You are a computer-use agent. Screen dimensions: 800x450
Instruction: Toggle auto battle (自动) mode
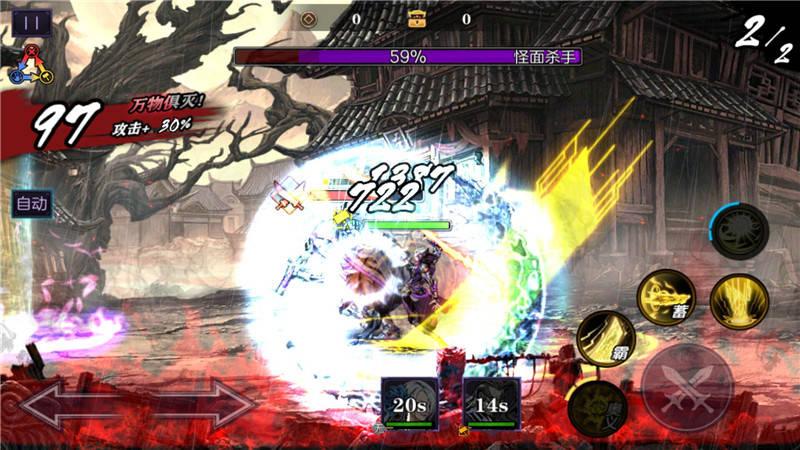tap(32, 204)
